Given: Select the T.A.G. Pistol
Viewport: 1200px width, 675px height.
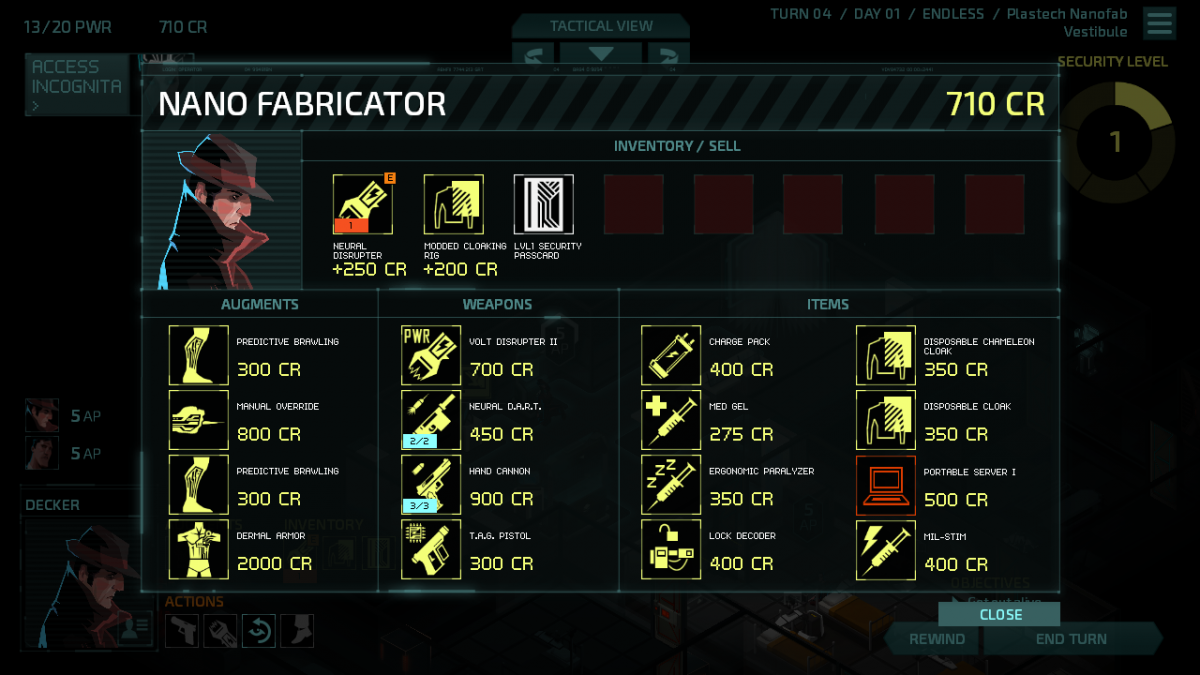Looking at the screenshot, I should [x=431, y=549].
